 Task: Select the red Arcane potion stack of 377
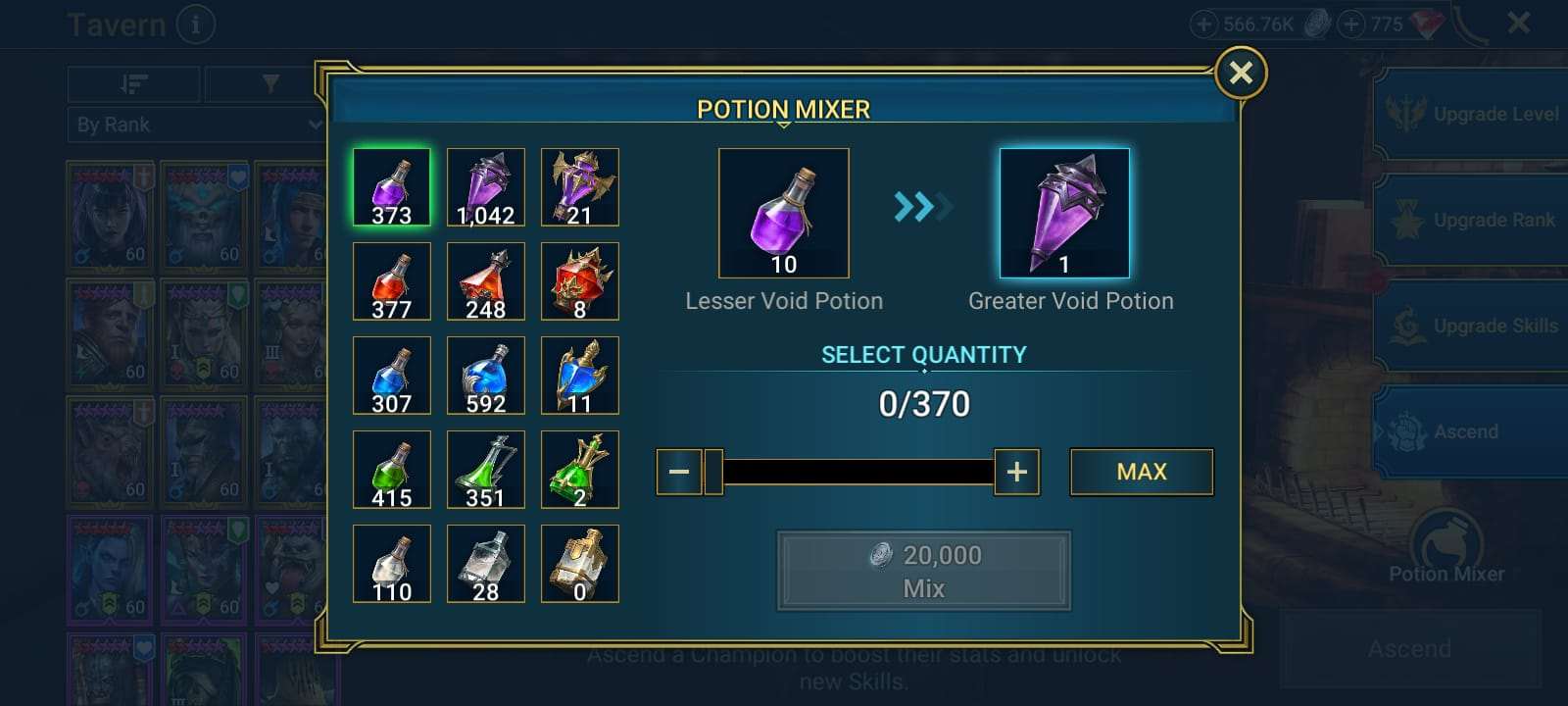click(x=391, y=281)
